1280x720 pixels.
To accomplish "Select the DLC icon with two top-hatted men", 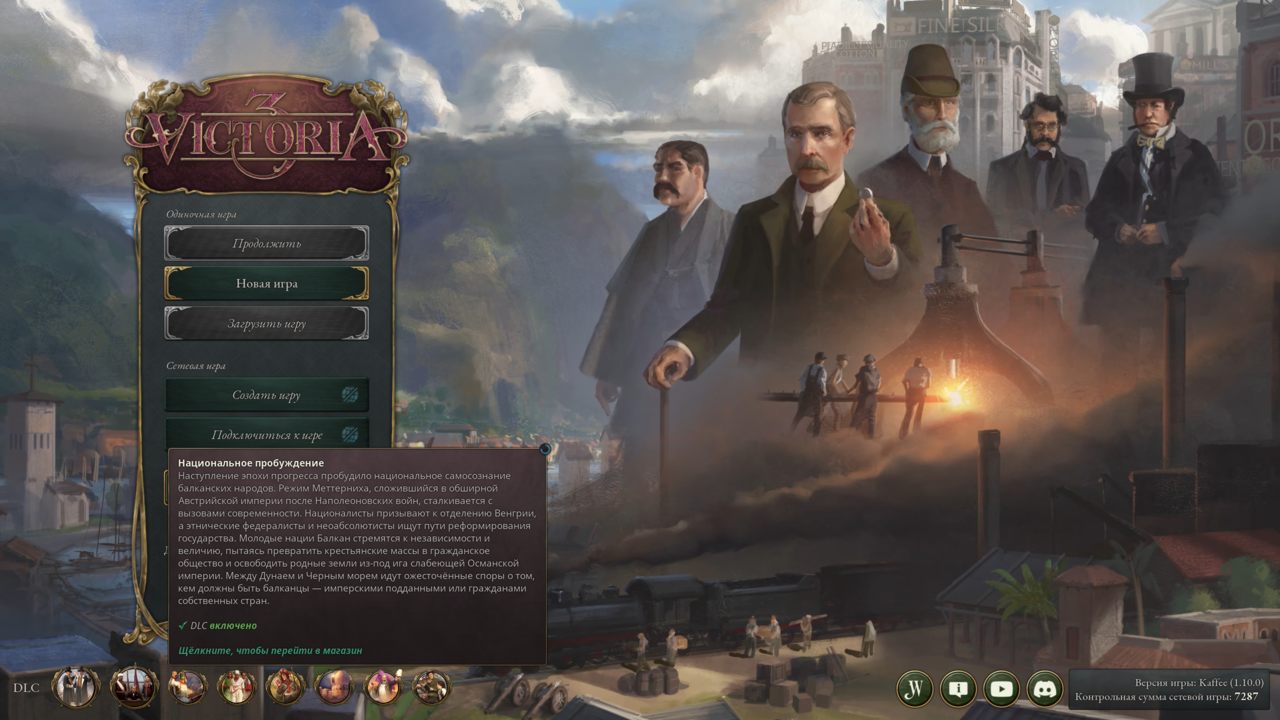I will click(x=76, y=687).
